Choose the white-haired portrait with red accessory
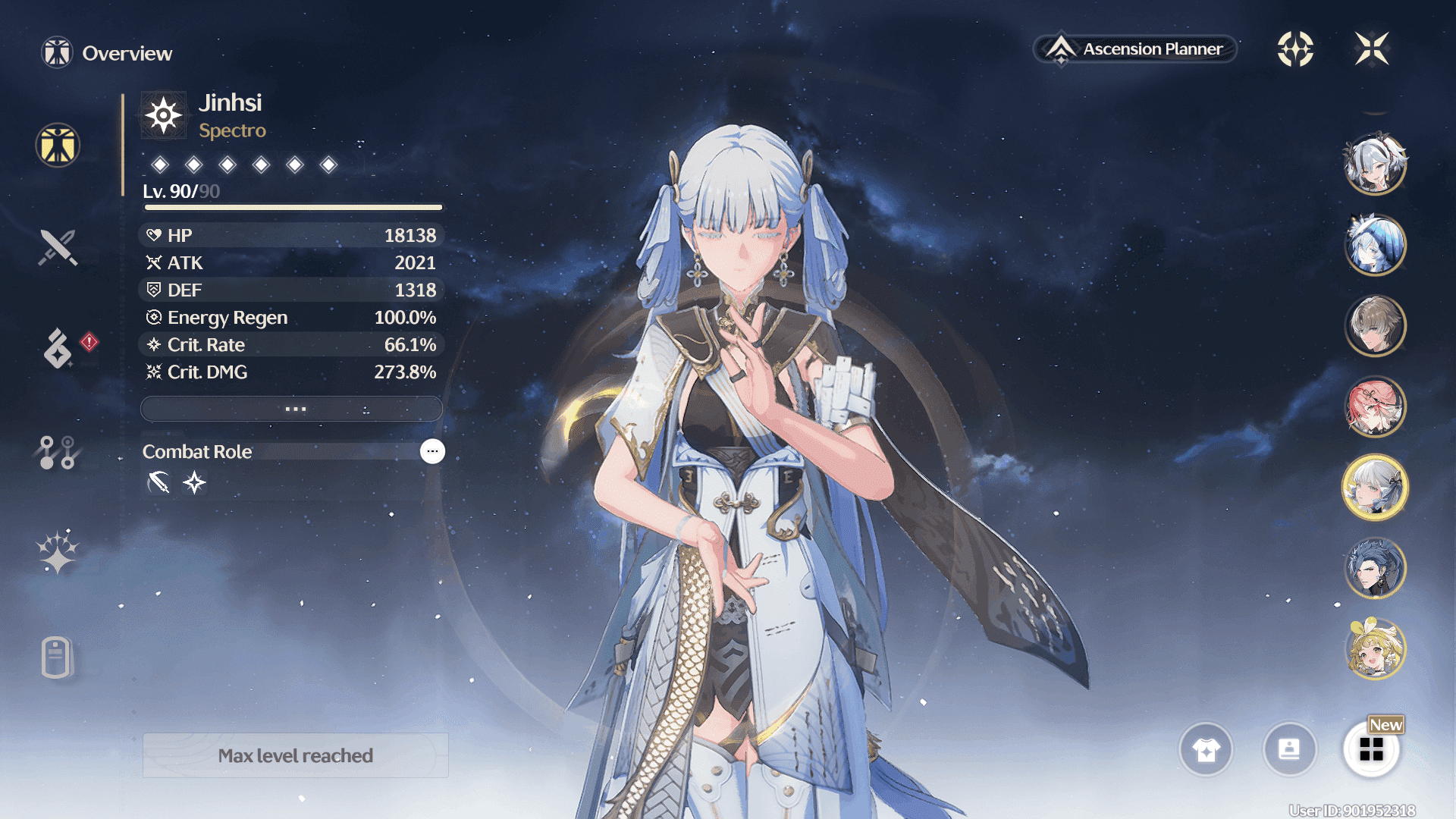 coord(1375,164)
